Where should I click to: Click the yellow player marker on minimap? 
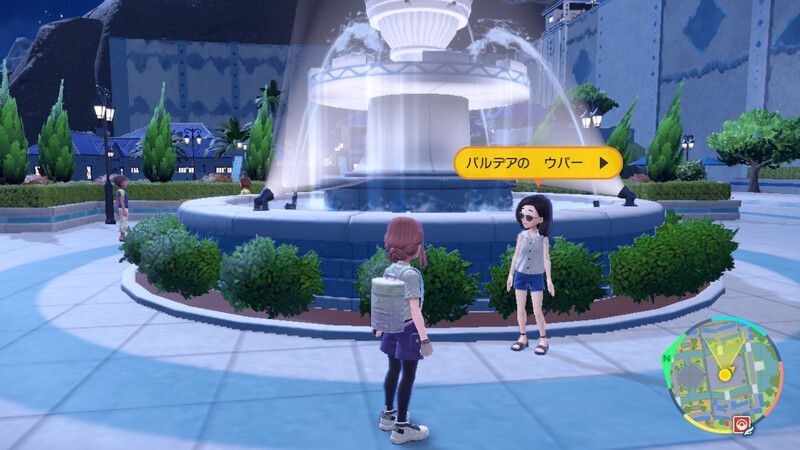tap(723, 374)
